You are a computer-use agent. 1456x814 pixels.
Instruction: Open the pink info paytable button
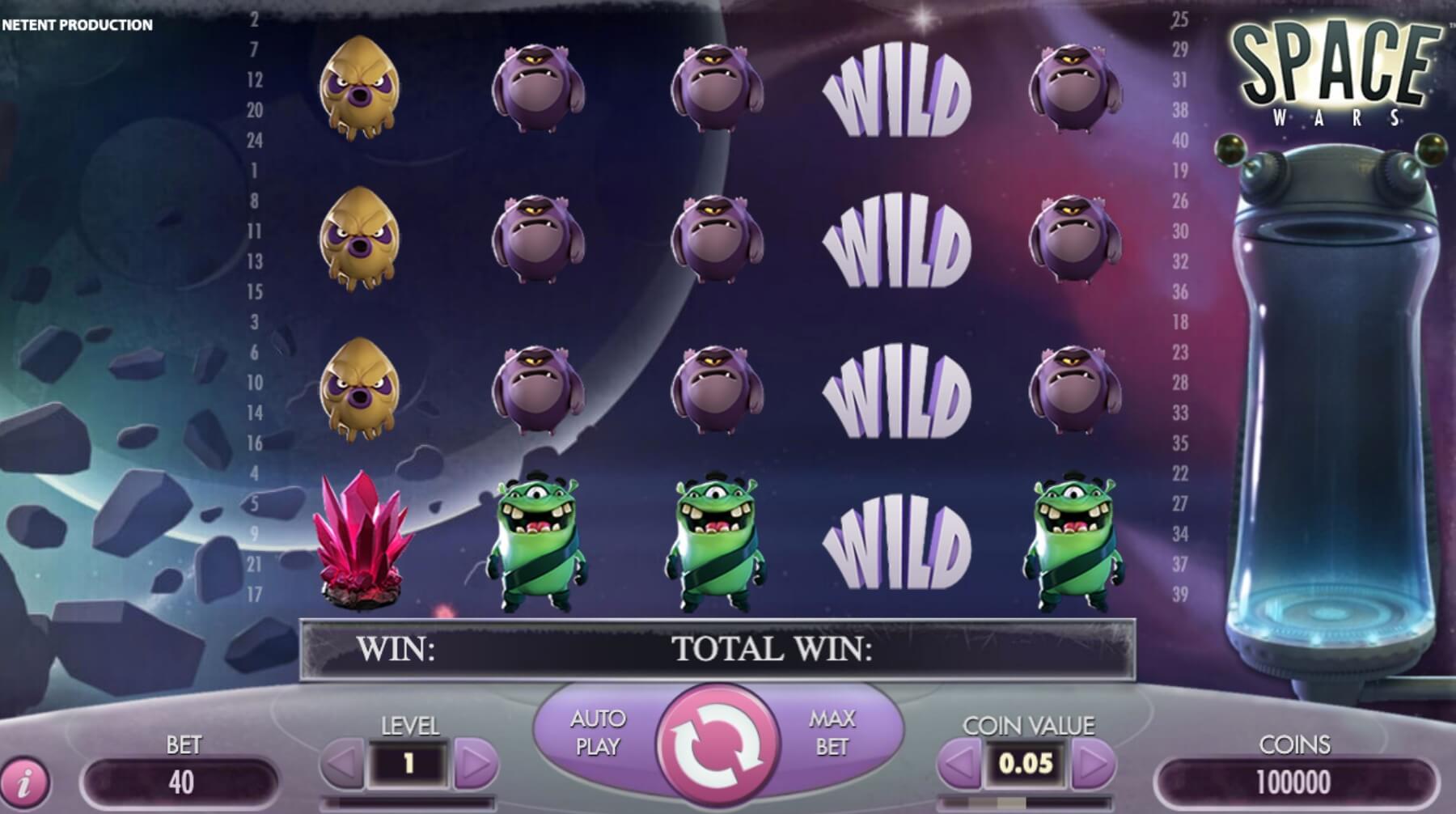click(x=25, y=782)
